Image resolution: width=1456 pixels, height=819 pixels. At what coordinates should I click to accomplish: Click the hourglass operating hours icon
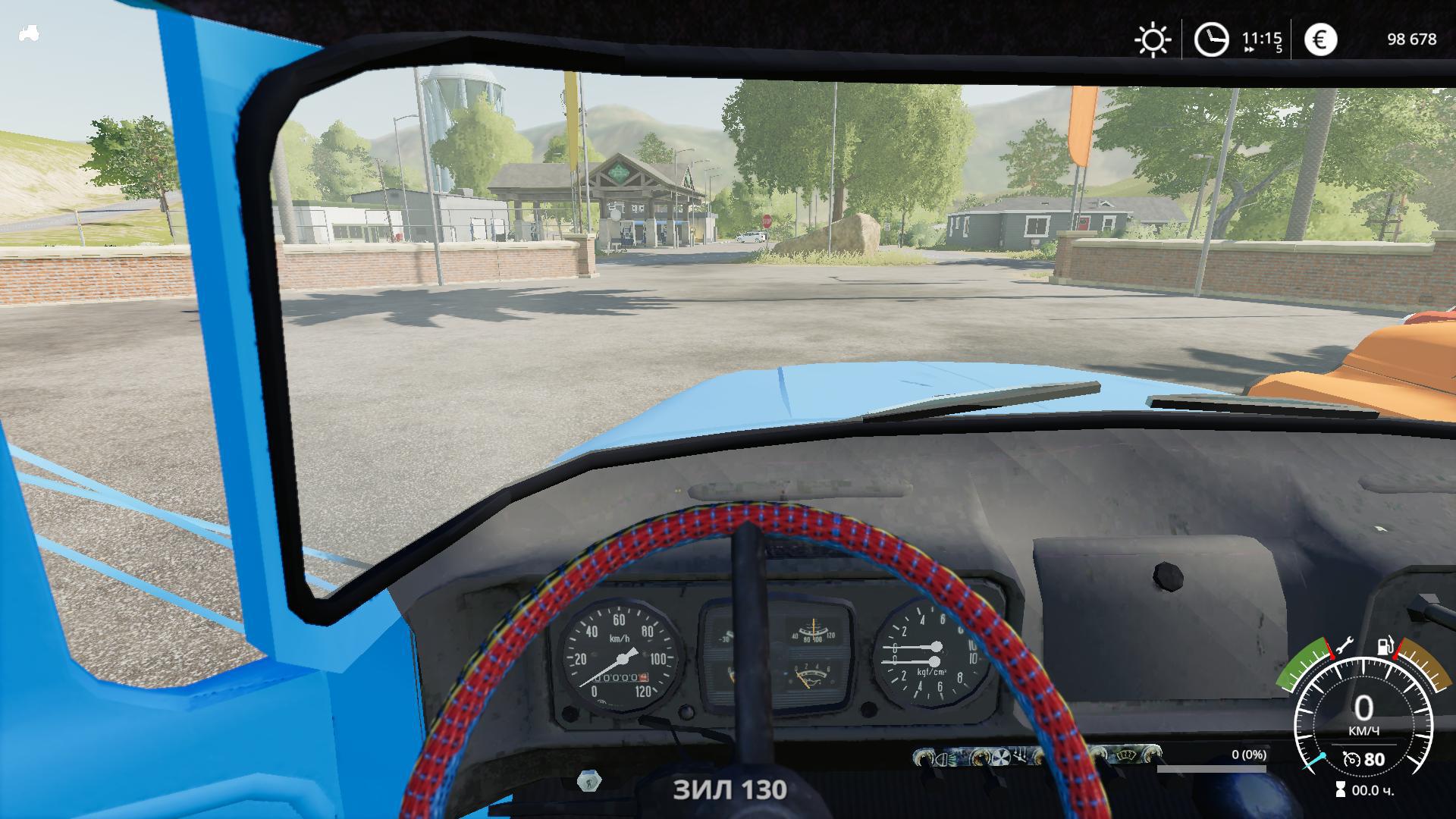(x=1341, y=790)
